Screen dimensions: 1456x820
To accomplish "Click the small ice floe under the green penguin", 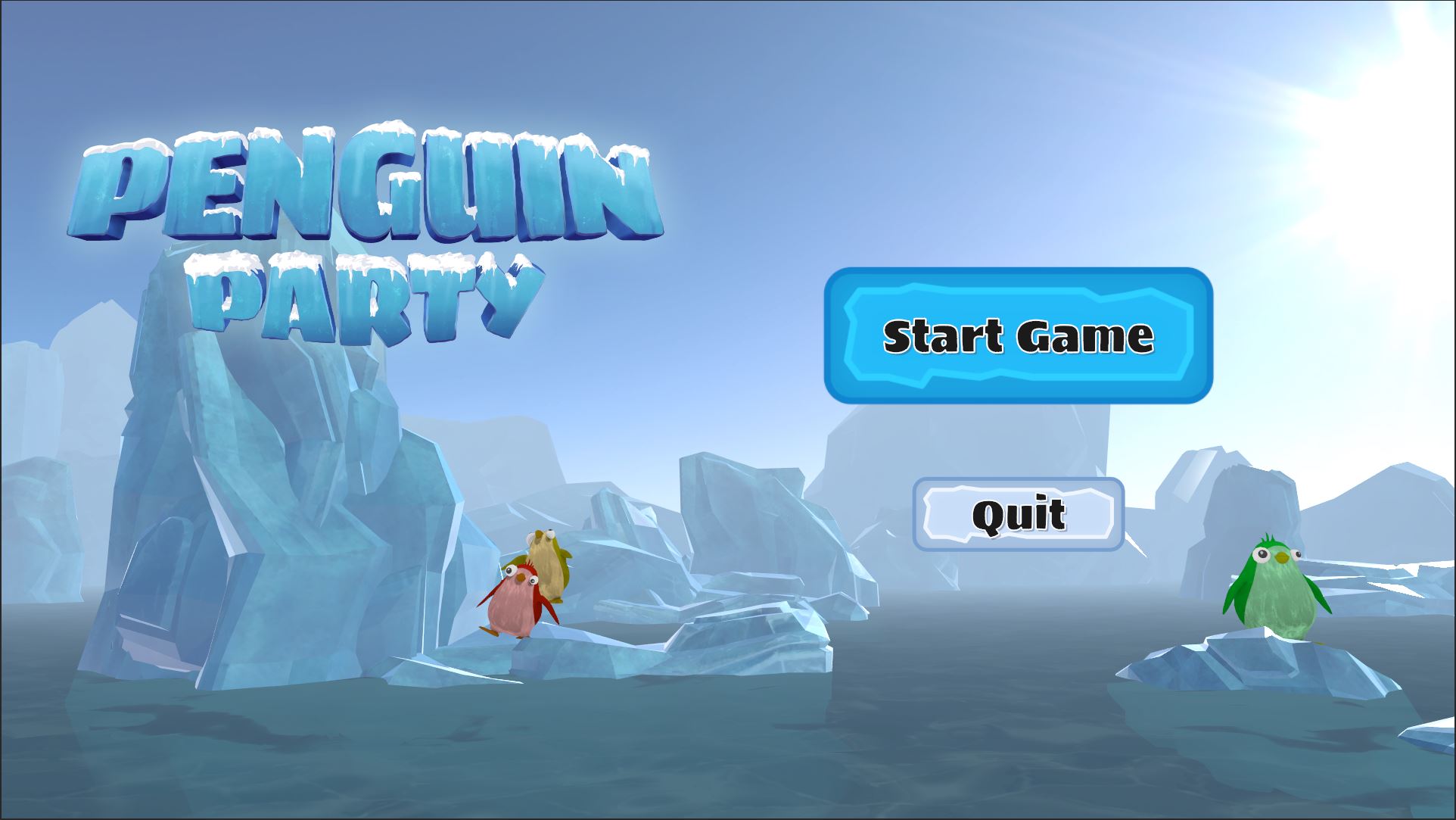I will (x=1256, y=666).
